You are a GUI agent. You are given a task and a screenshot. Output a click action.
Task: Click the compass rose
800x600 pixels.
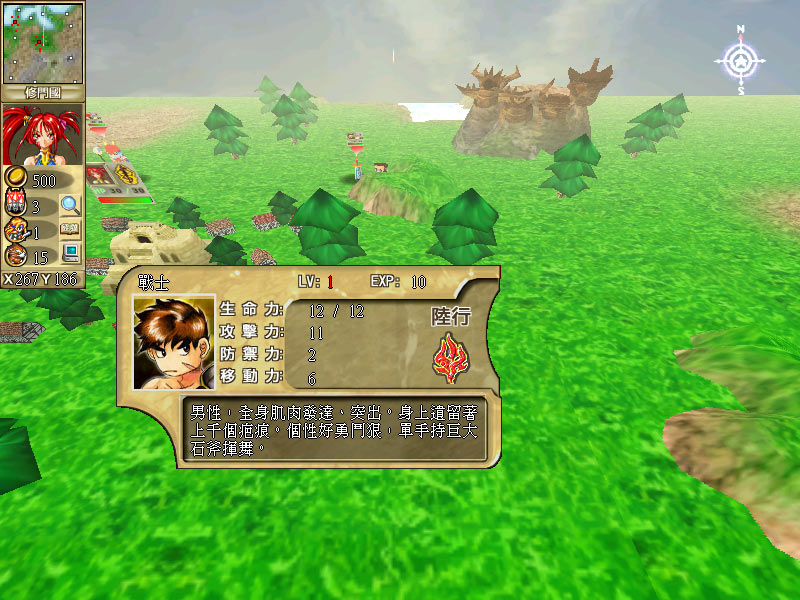click(740, 62)
